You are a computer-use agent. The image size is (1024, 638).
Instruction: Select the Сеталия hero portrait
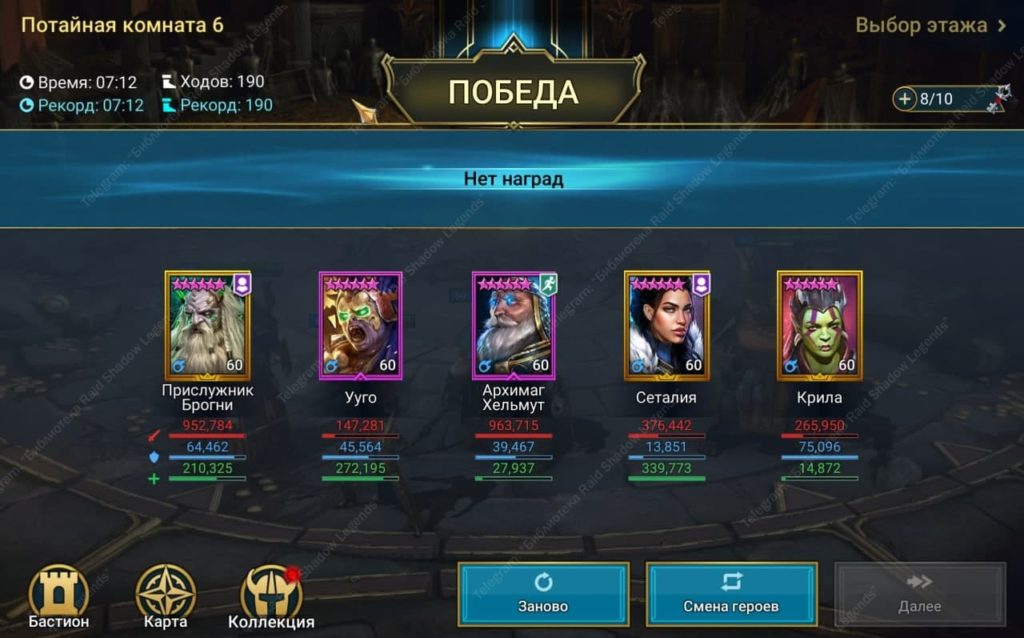(666, 325)
